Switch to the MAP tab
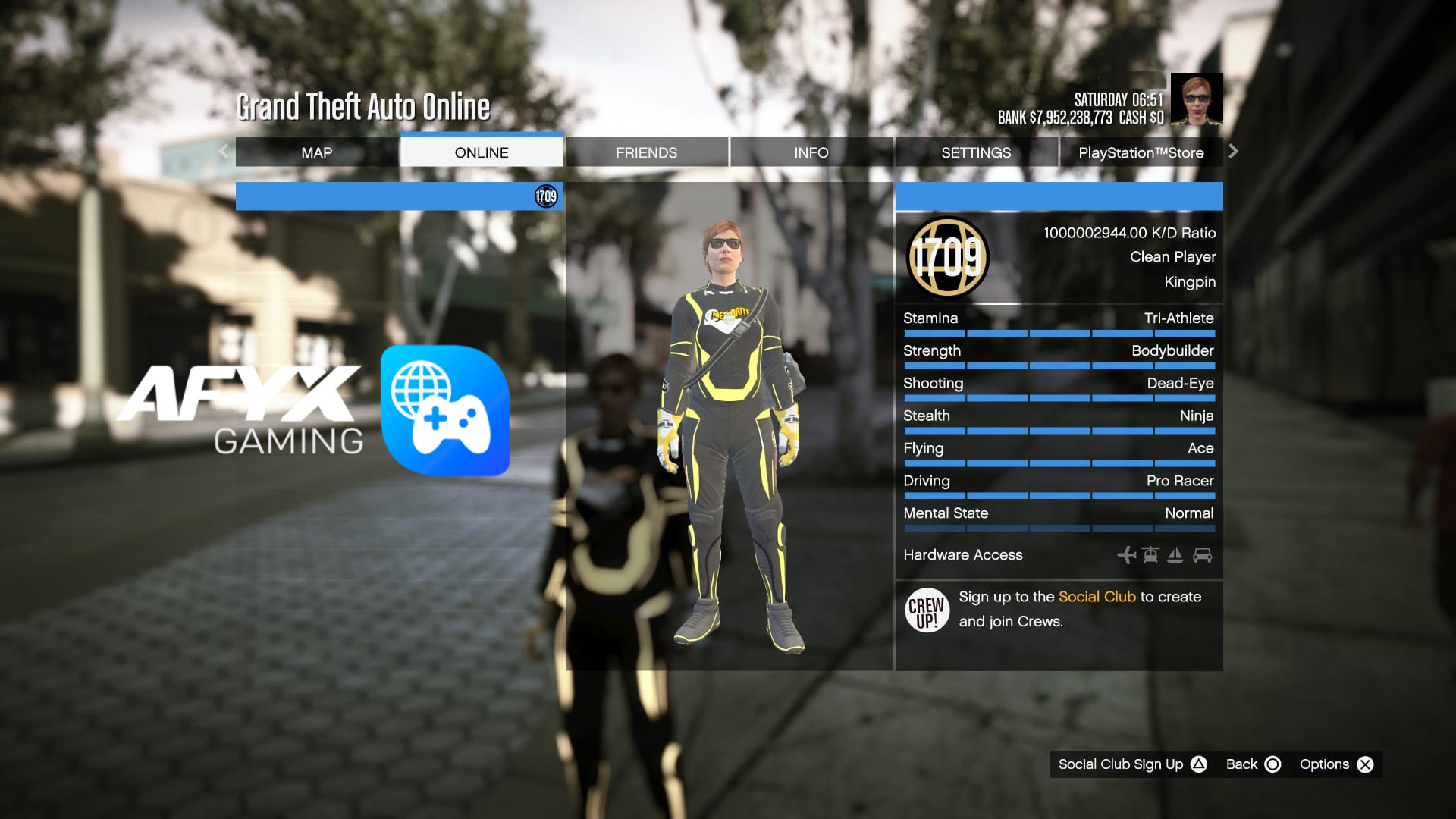The image size is (1456, 819). click(316, 152)
